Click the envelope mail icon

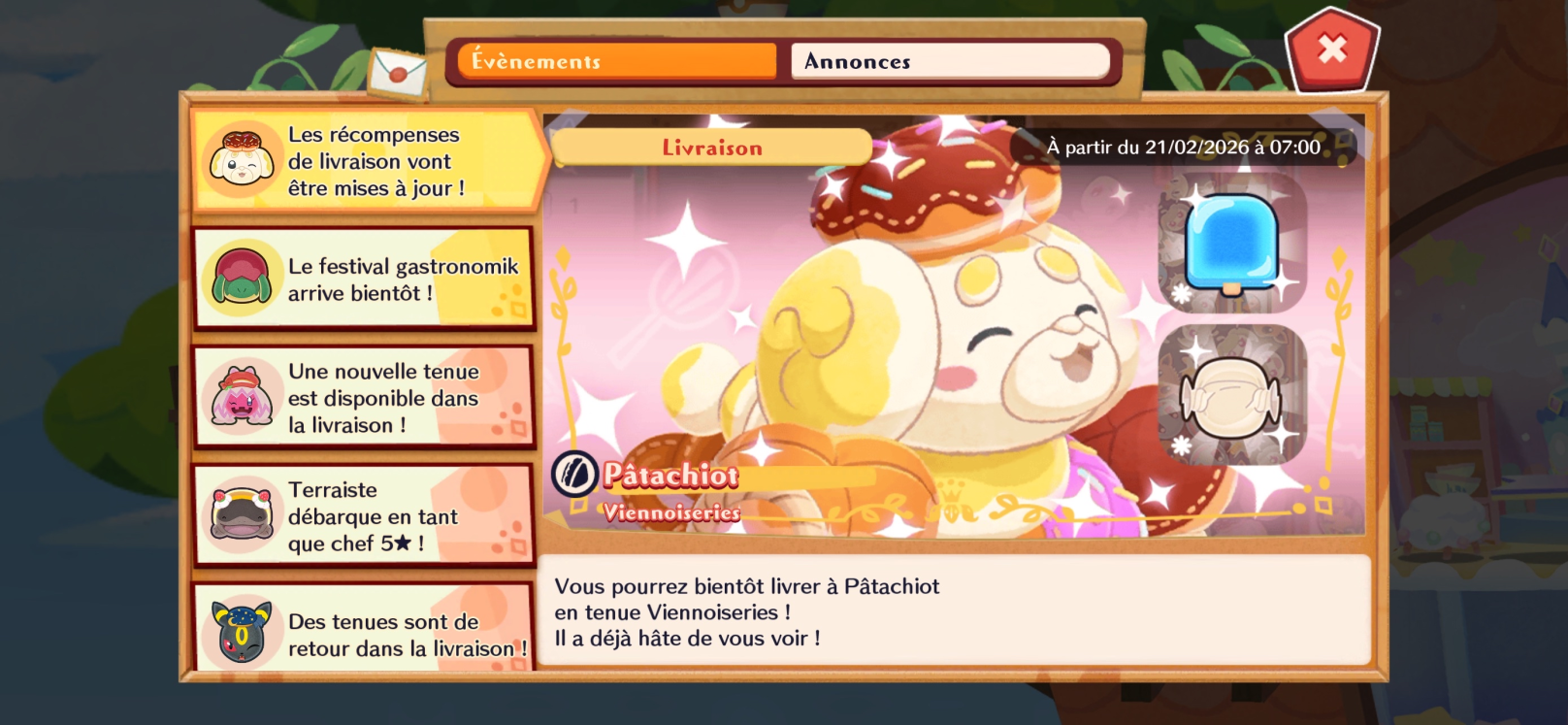point(398,71)
